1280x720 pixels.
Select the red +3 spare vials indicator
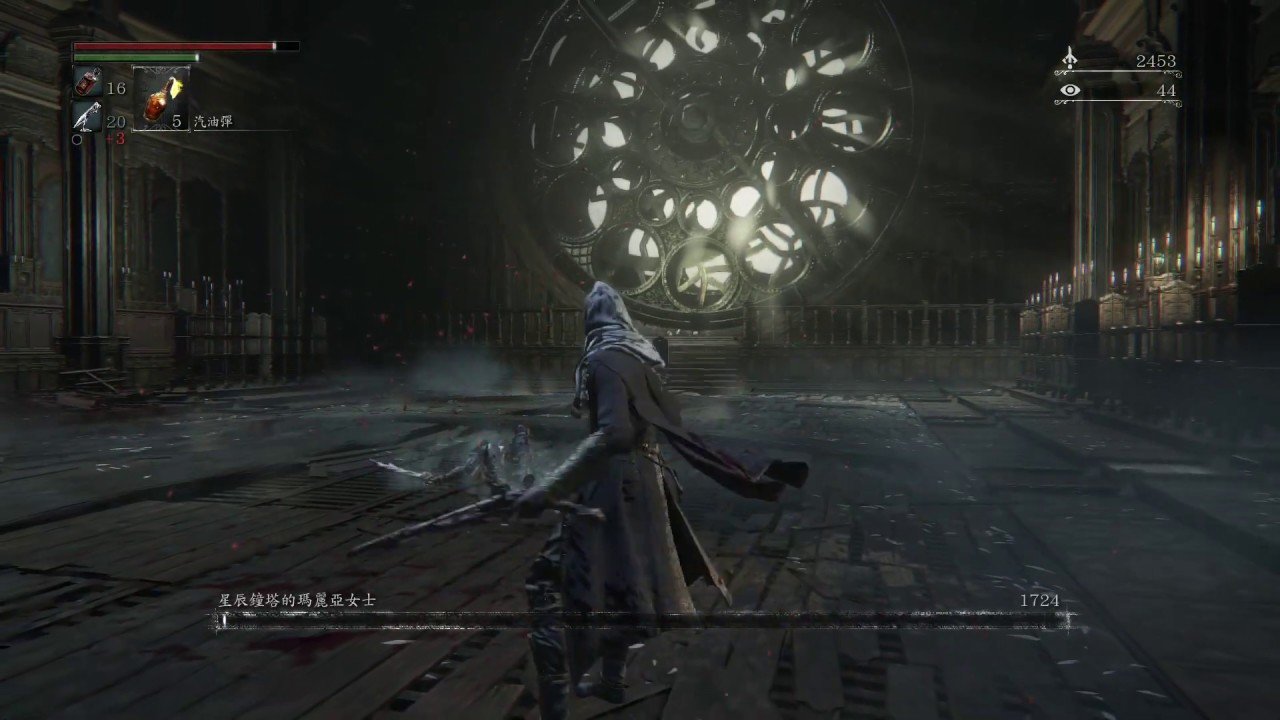[x=117, y=139]
